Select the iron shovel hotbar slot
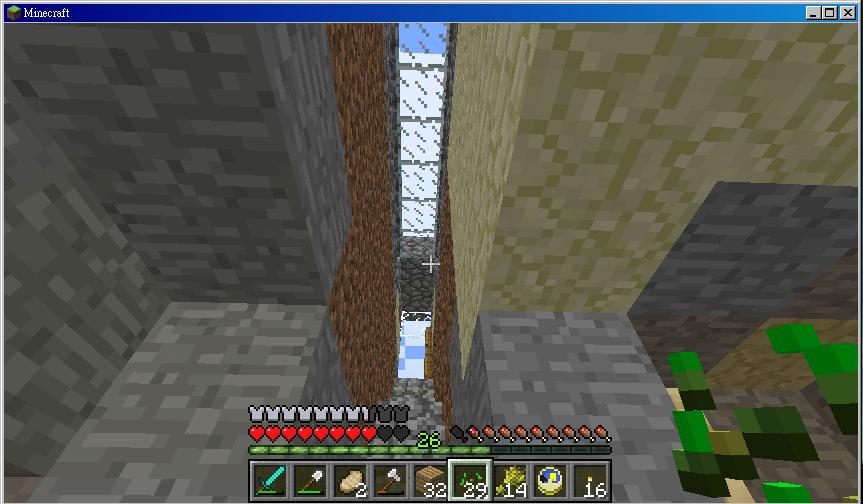Screen dimensions: 863x504 [310, 480]
